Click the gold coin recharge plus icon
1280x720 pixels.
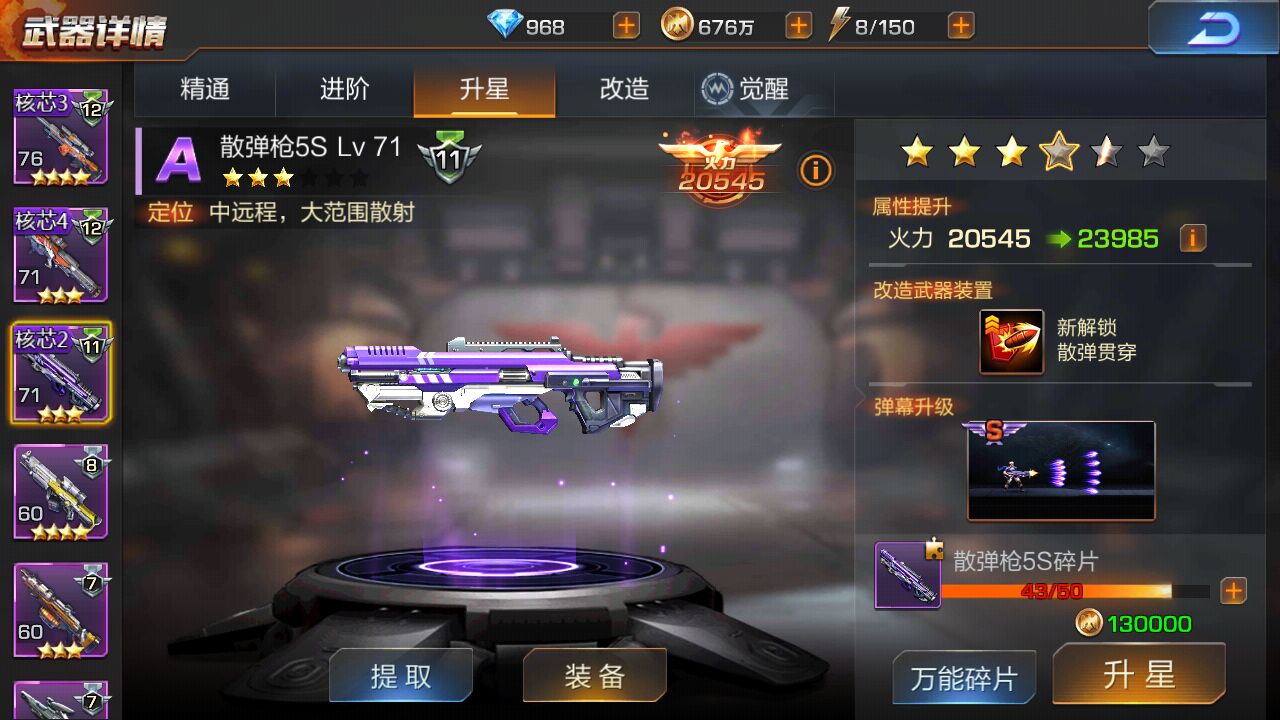(x=798, y=25)
